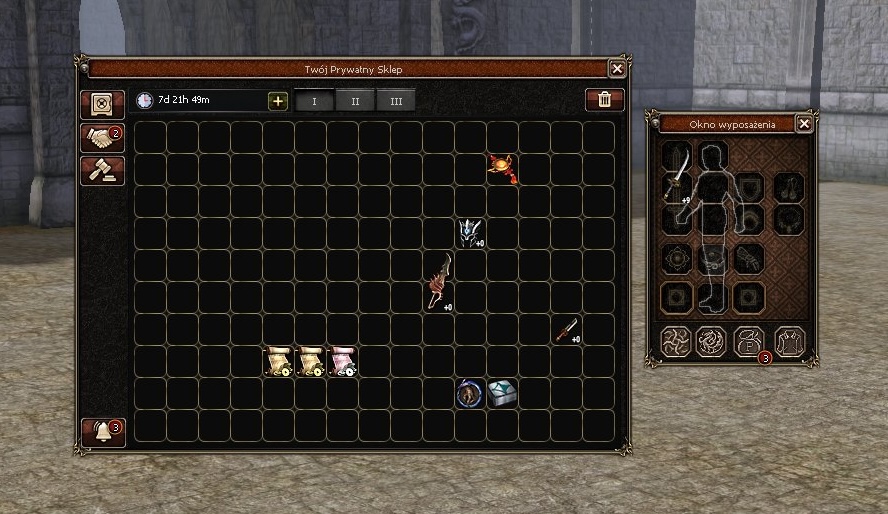
Task: Click the round blue-ringed medallion item
Action: [x=470, y=393]
